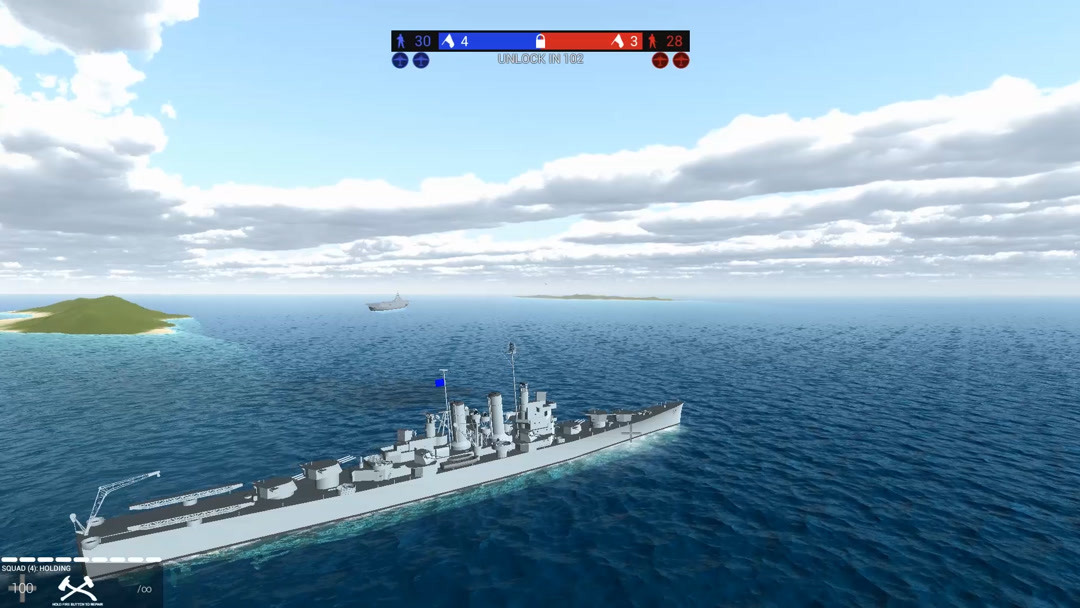Select the crossed hammers repair tool icon
1080x608 pixels.
(x=77, y=588)
